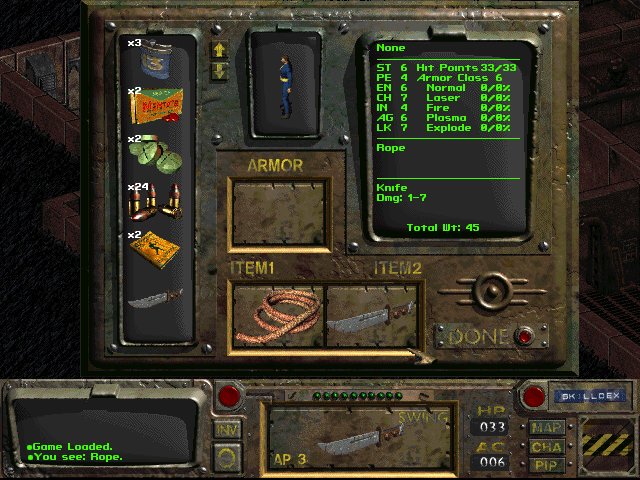Click the empty ARMOR slot
This screenshot has height=480, width=640.
pyautogui.click(x=279, y=214)
